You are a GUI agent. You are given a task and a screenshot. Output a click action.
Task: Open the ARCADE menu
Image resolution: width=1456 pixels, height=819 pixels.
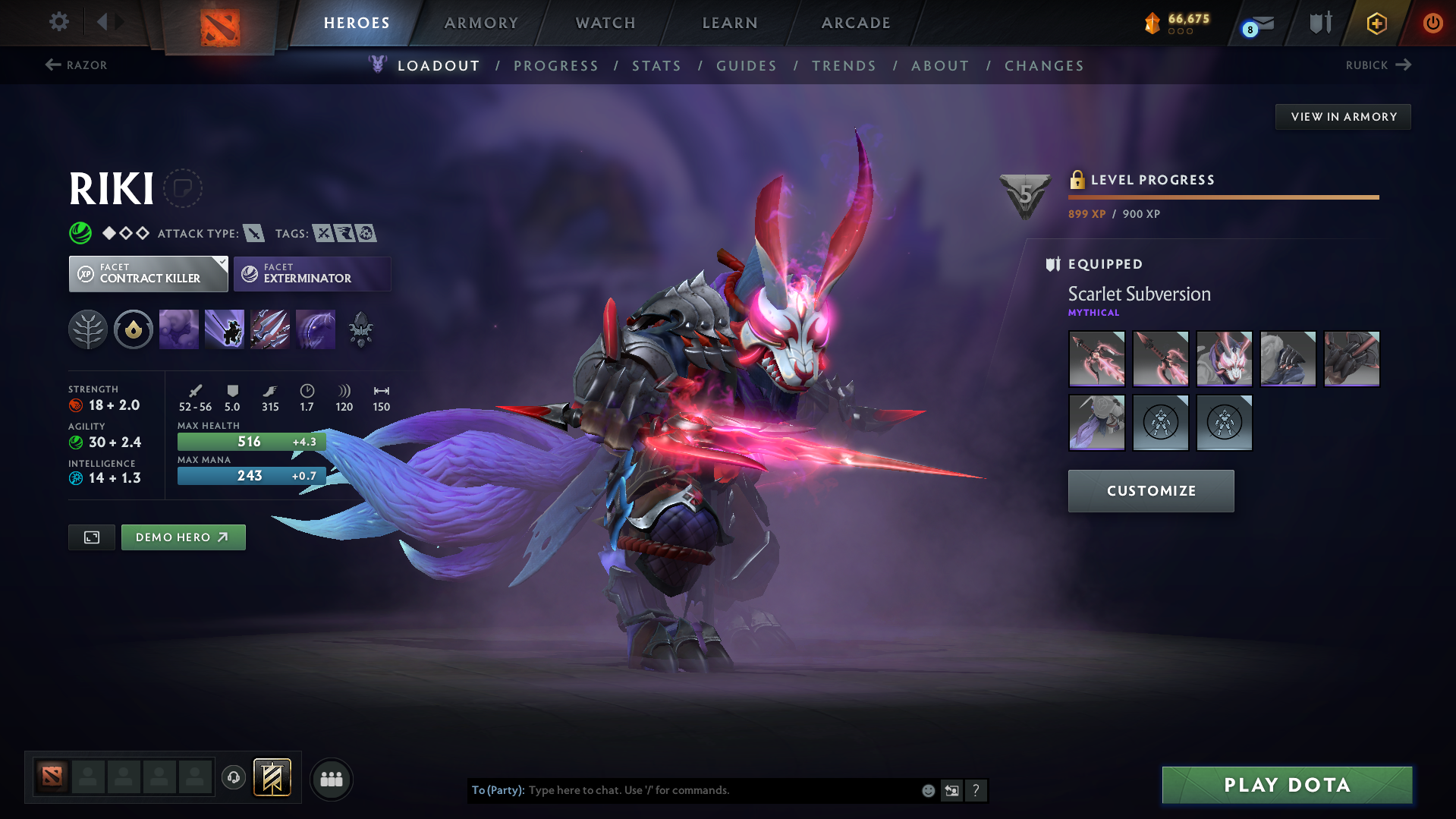click(855, 23)
